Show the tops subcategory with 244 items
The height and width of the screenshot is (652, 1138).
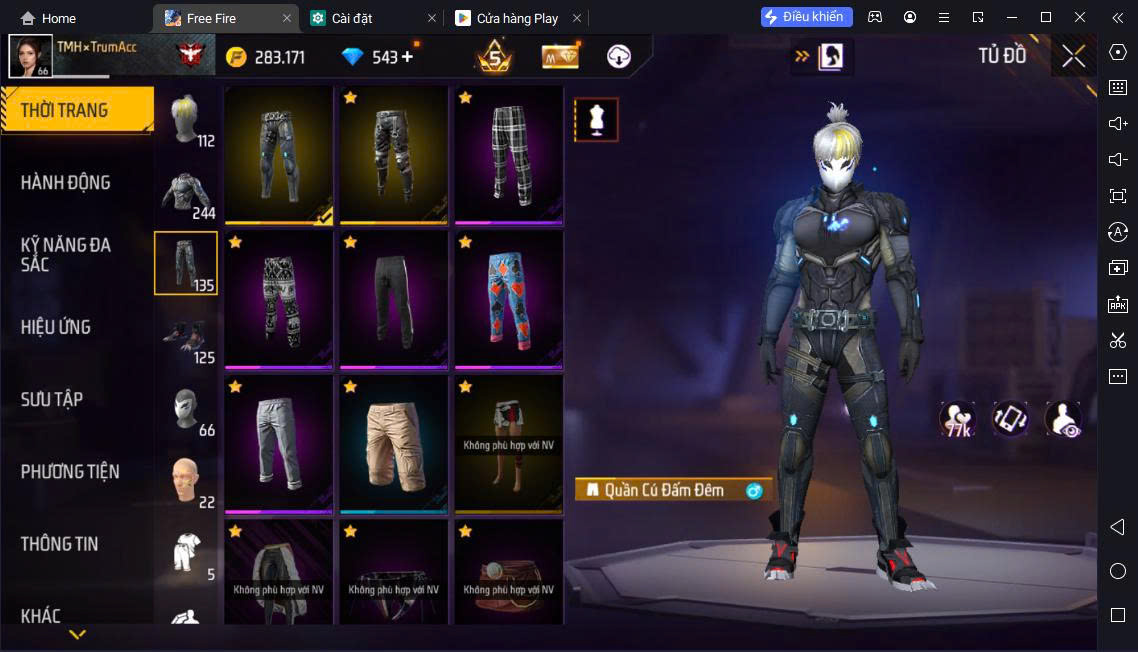187,192
